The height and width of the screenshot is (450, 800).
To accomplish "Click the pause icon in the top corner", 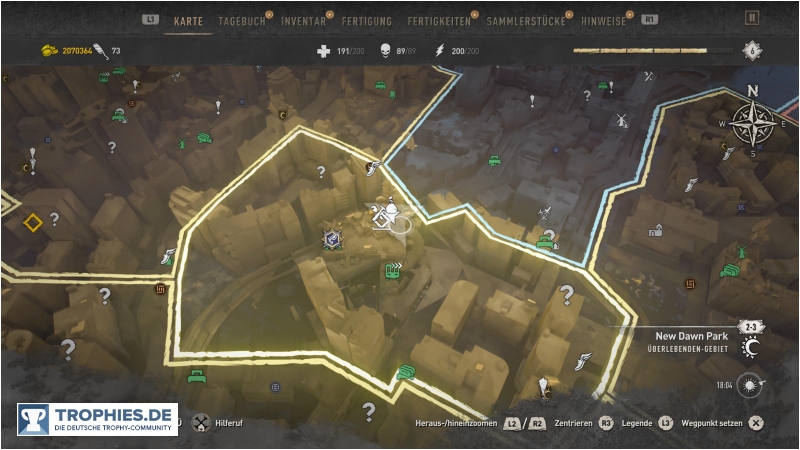I will [752, 17].
